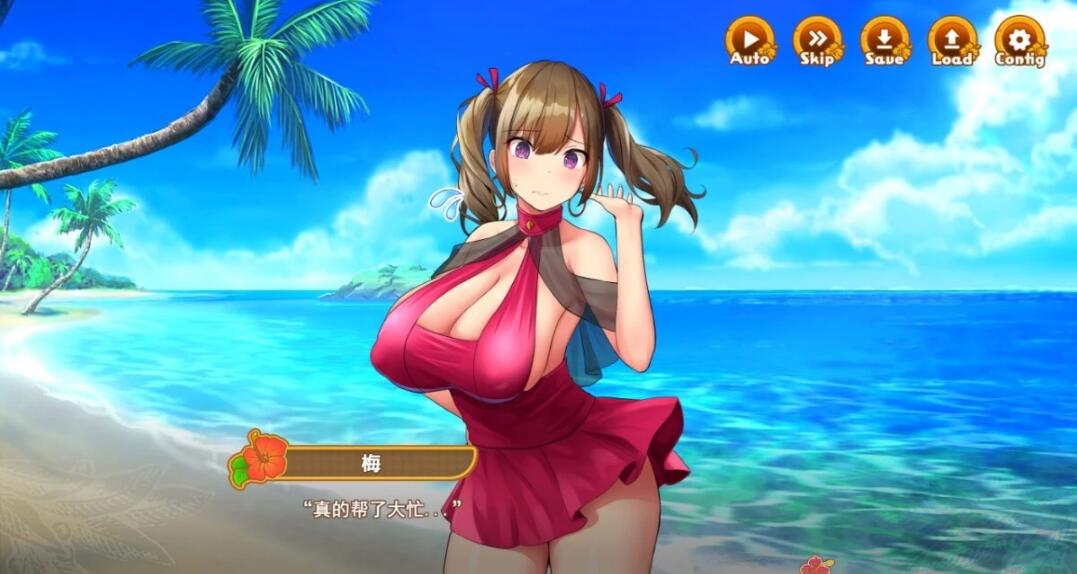Enable Auto dialogue playback
Image resolution: width=1077 pixels, height=574 pixels.
[749, 40]
